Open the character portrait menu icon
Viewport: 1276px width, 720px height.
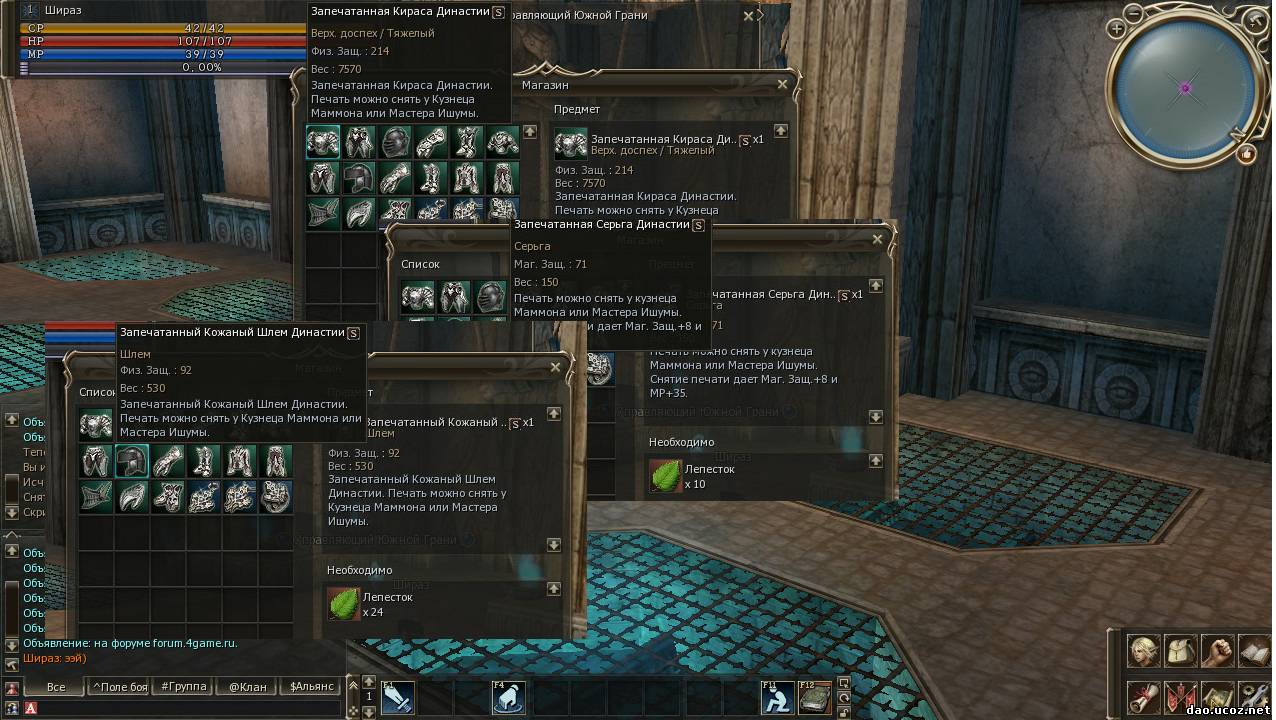1144,651
